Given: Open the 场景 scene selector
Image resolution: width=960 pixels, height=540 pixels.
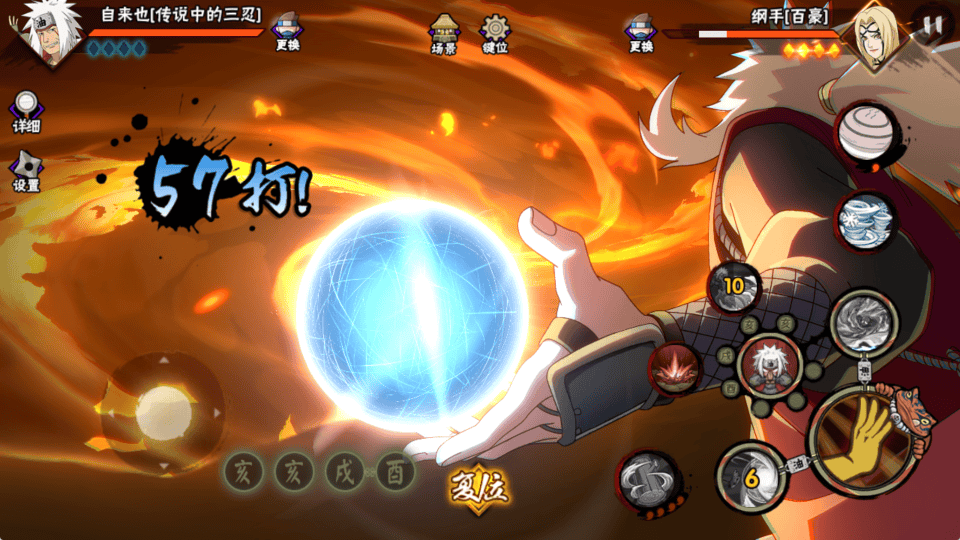Looking at the screenshot, I should (x=444, y=33).
